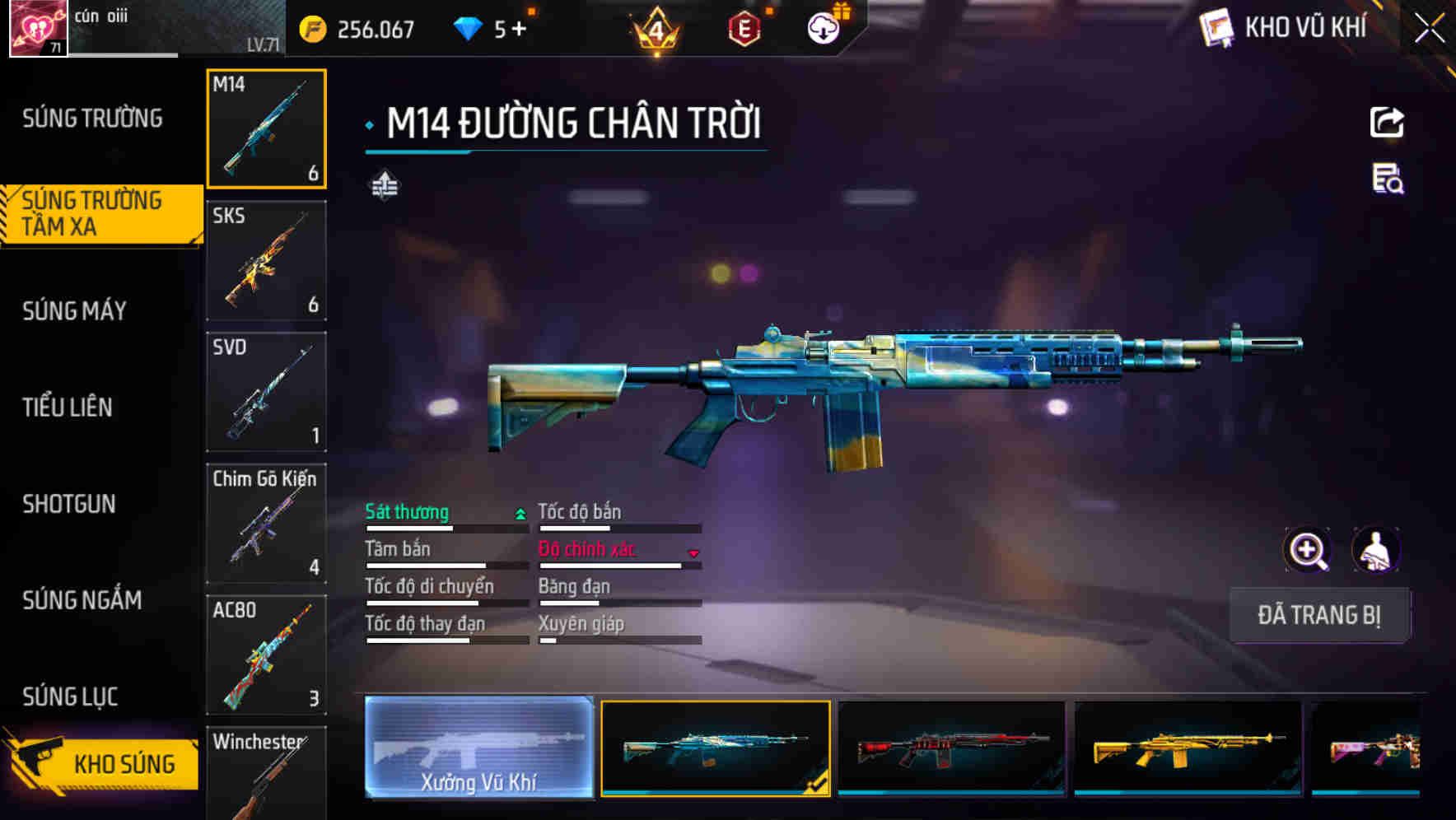Open the Súng Máy category
Image resolution: width=1456 pixels, height=820 pixels.
click(75, 310)
